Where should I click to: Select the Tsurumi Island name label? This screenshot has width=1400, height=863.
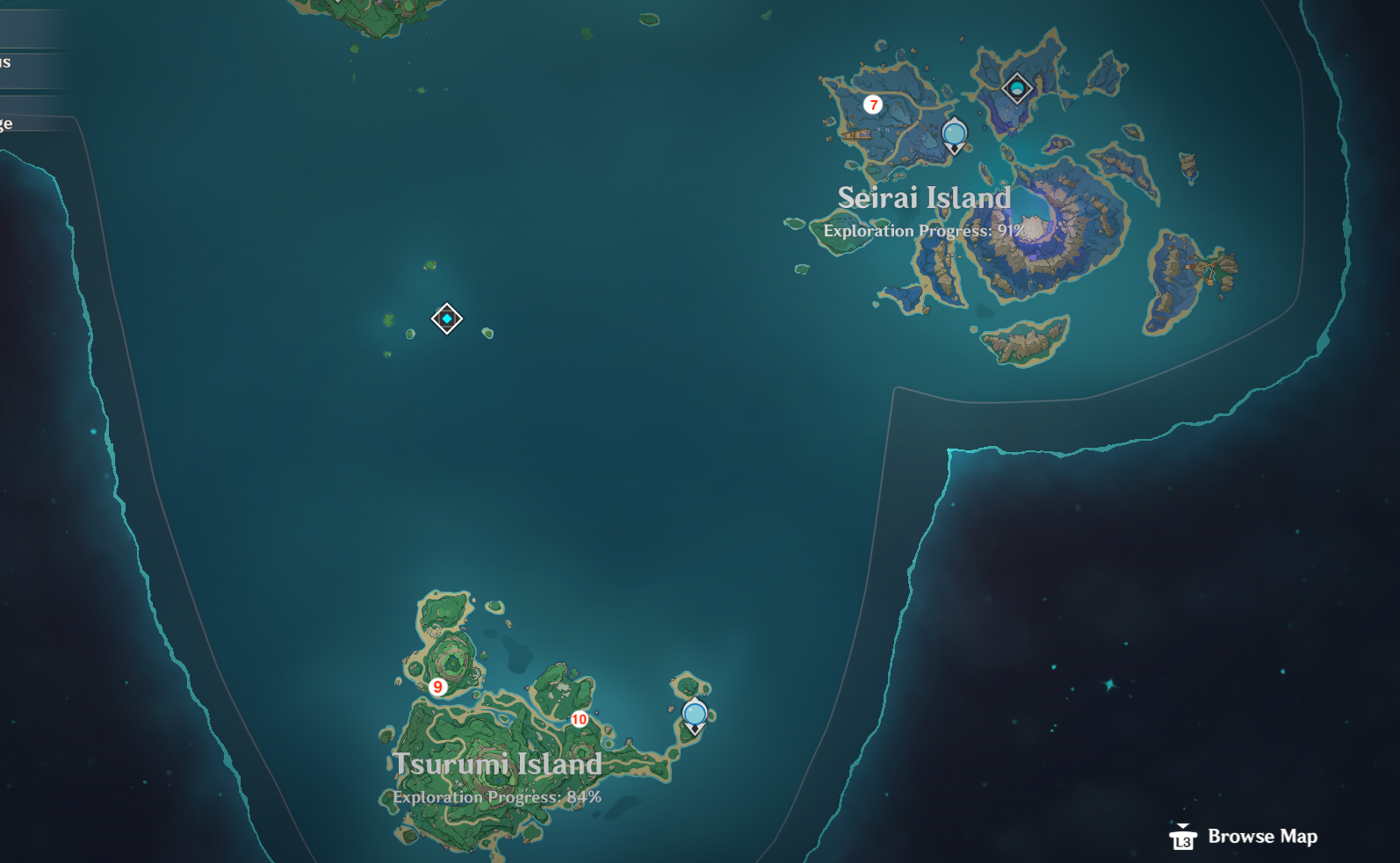(x=497, y=765)
